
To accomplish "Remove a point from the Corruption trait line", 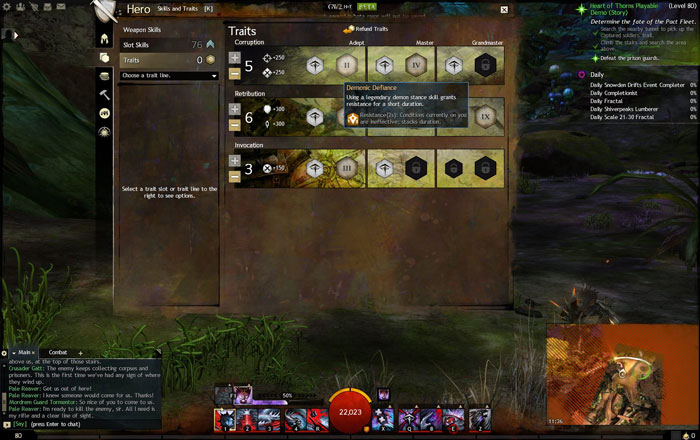I will 235,73.
